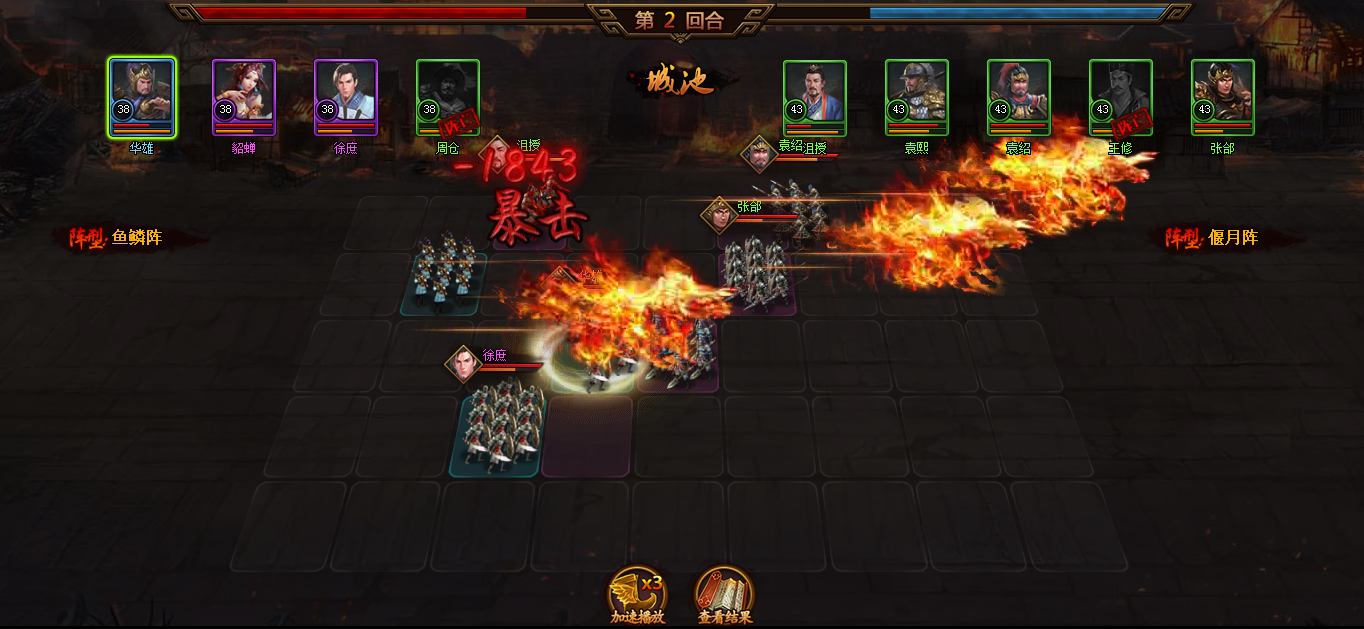The height and width of the screenshot is (629, 1364).
Task: View the battle result via 查看结果
Action: pos(724,592)
